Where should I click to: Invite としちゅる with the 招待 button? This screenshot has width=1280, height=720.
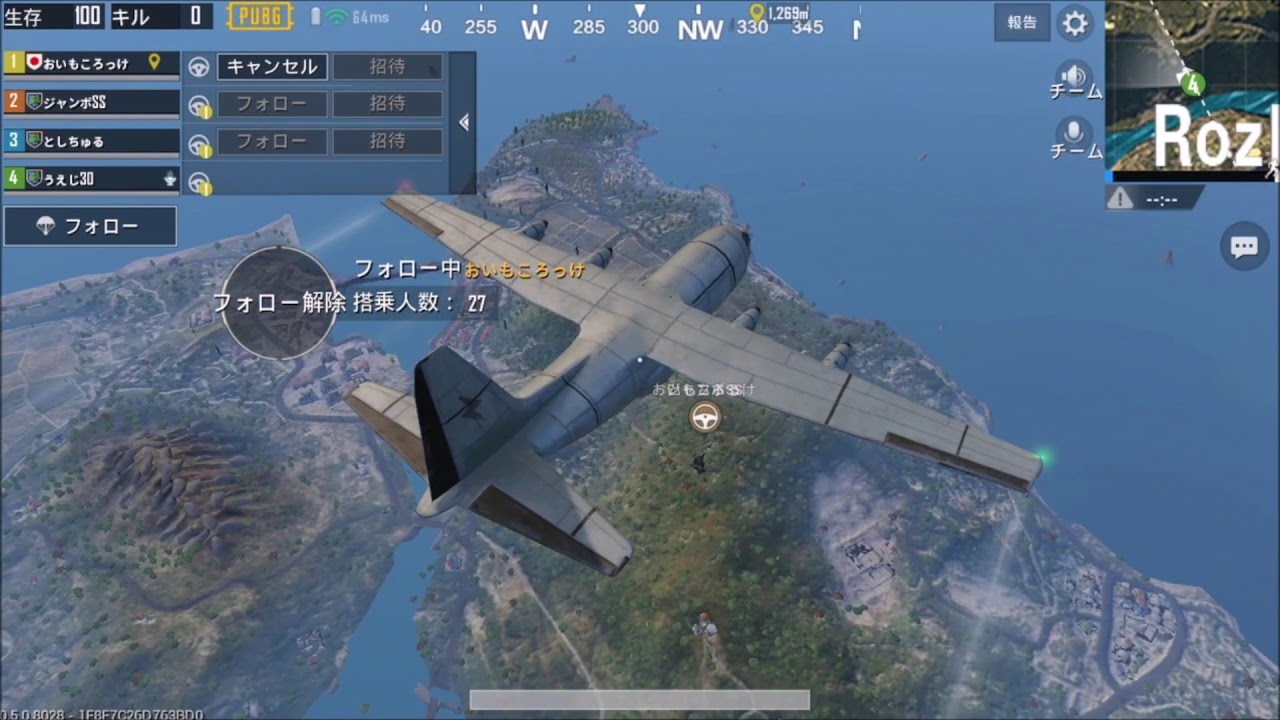pos(389,141)
